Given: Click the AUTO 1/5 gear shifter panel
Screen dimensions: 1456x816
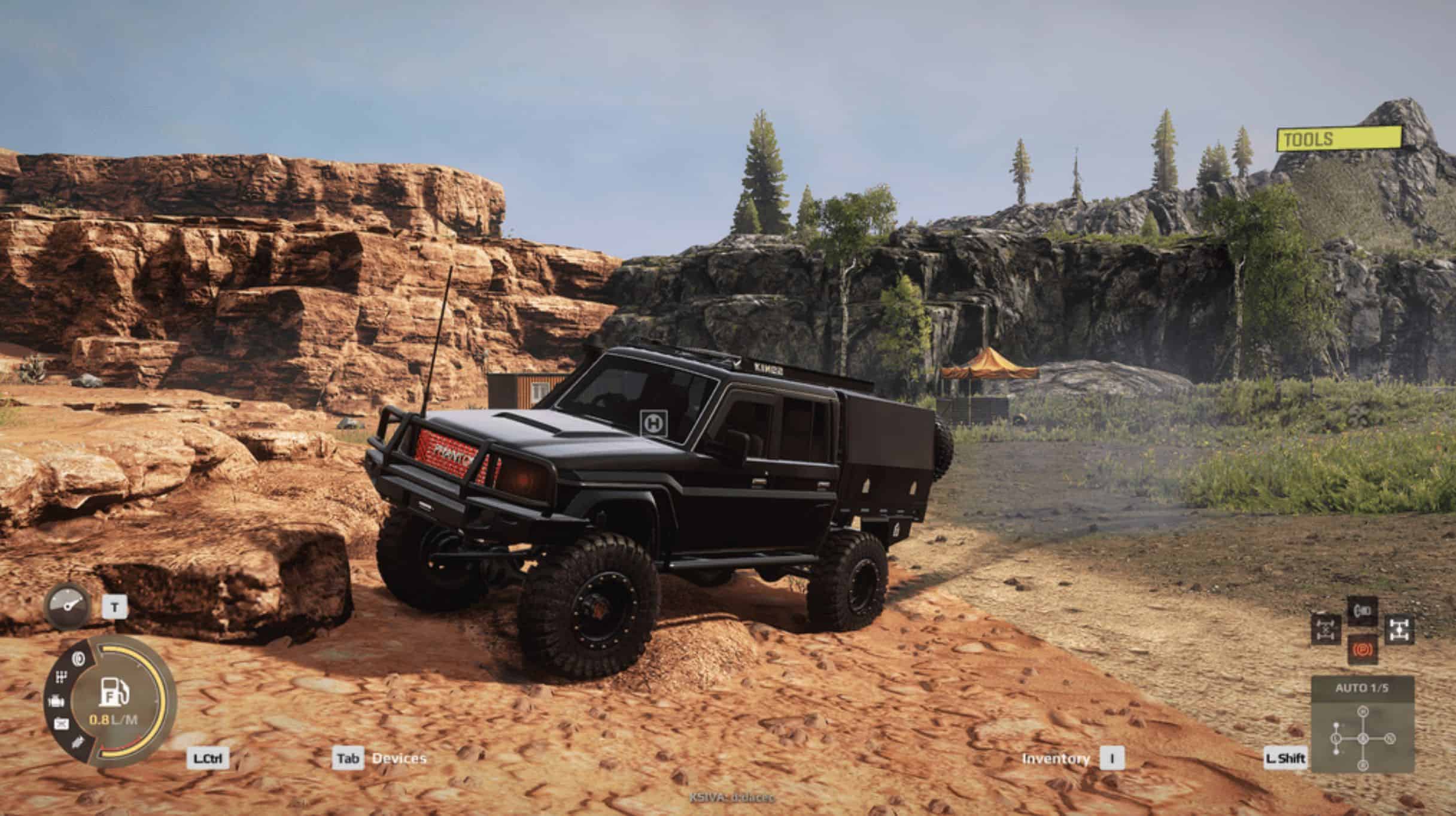Looking at the screenshot, I should click(x=1362, y=723).
